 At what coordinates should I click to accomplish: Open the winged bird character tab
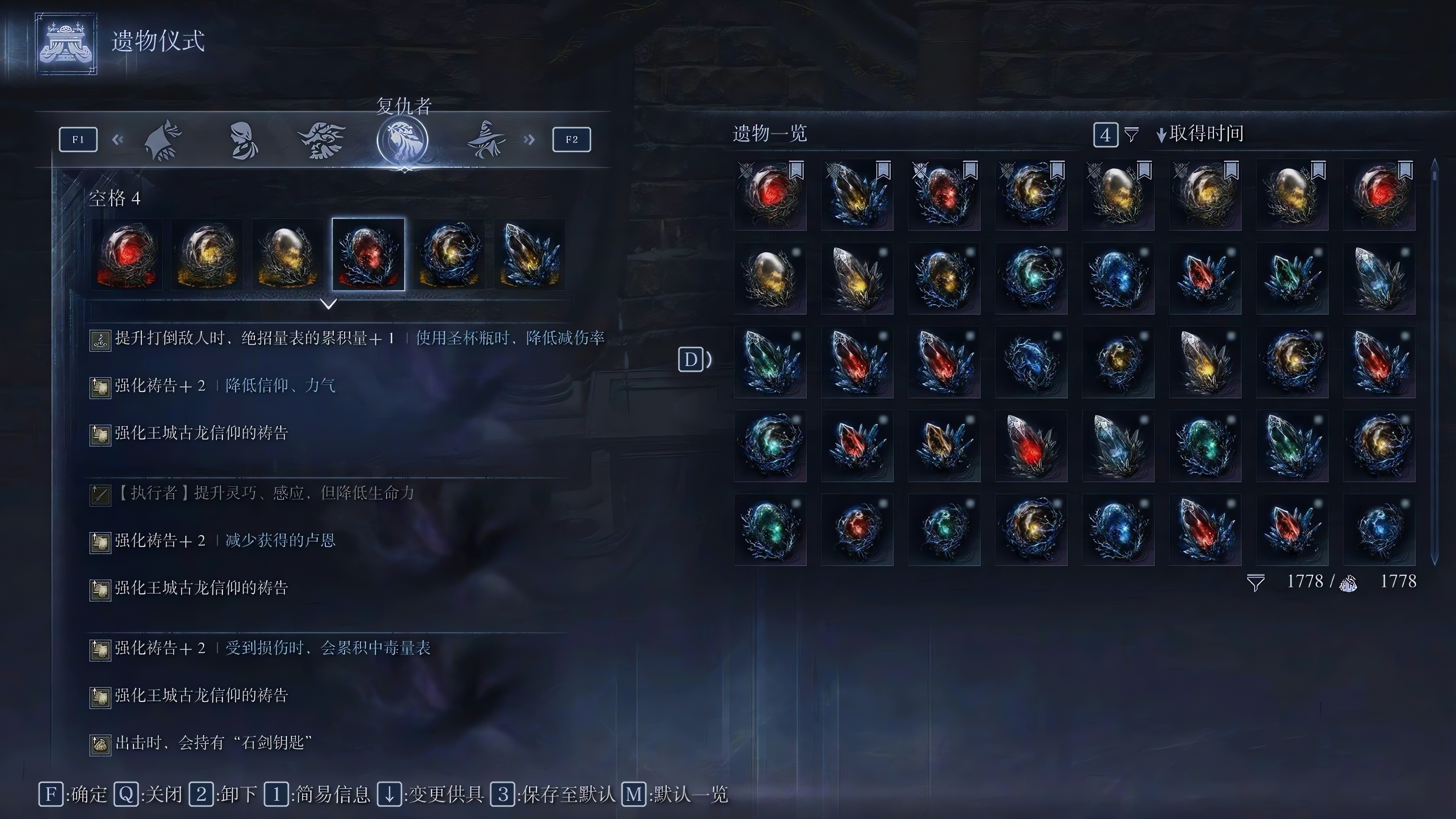(x=321, y=140)
